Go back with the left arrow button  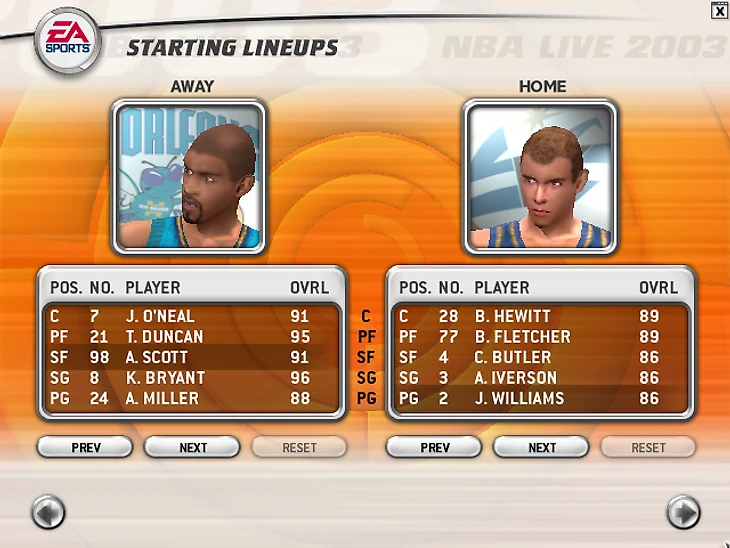tap(48, 513)
